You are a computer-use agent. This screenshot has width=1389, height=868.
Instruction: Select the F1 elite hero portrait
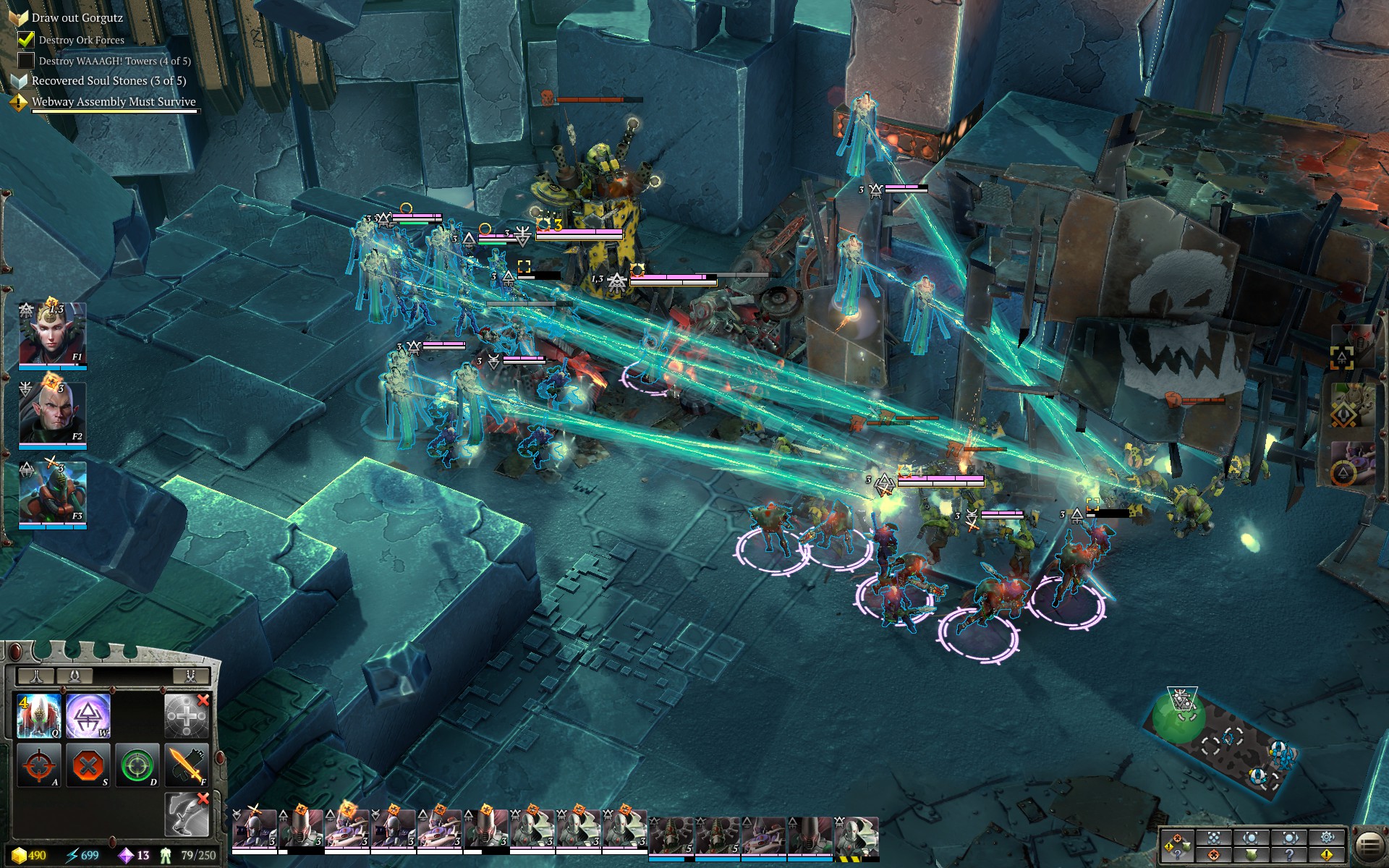[x=52, y=335]
